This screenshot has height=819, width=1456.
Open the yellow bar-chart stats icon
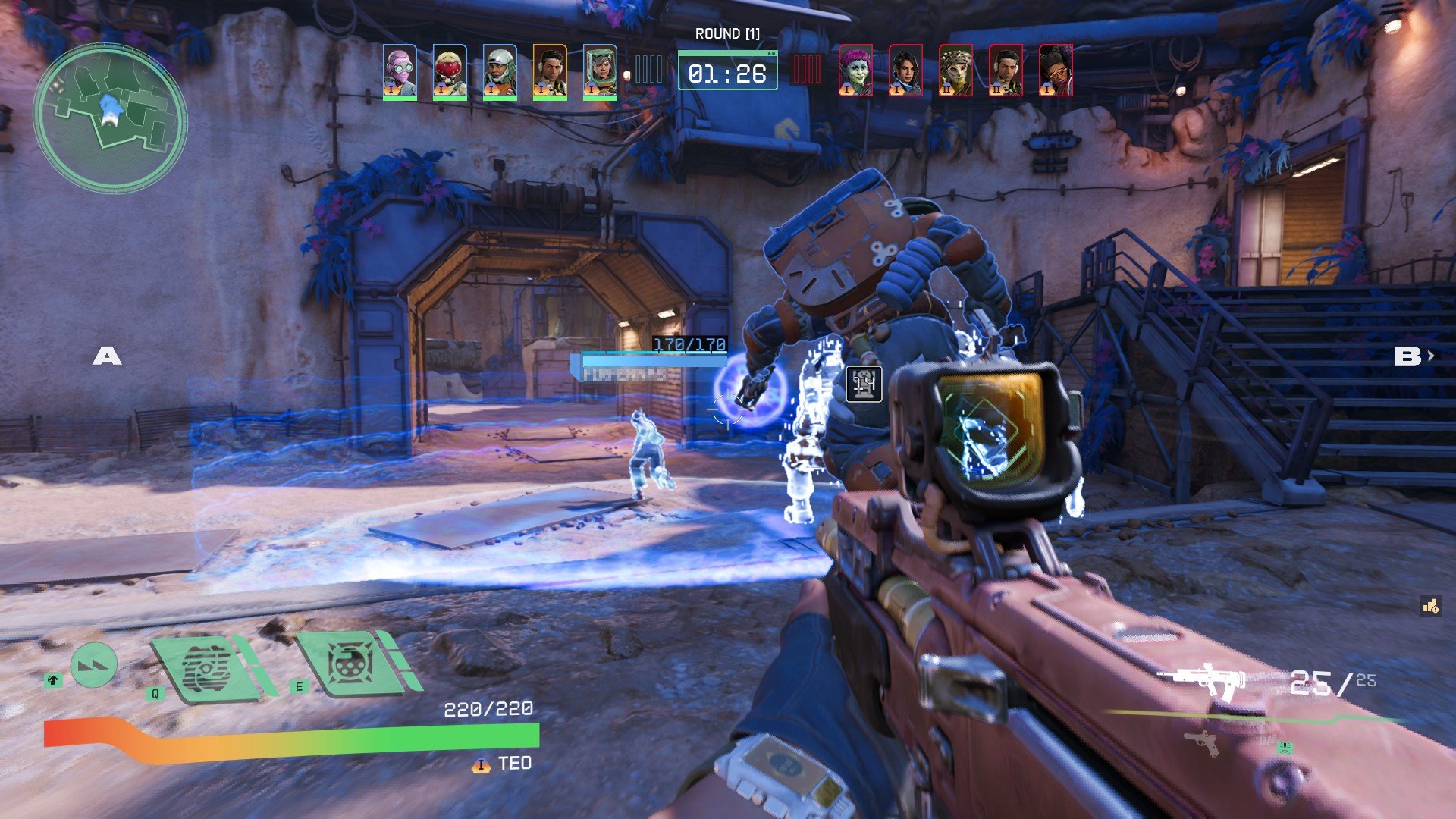pos(1431,605)
